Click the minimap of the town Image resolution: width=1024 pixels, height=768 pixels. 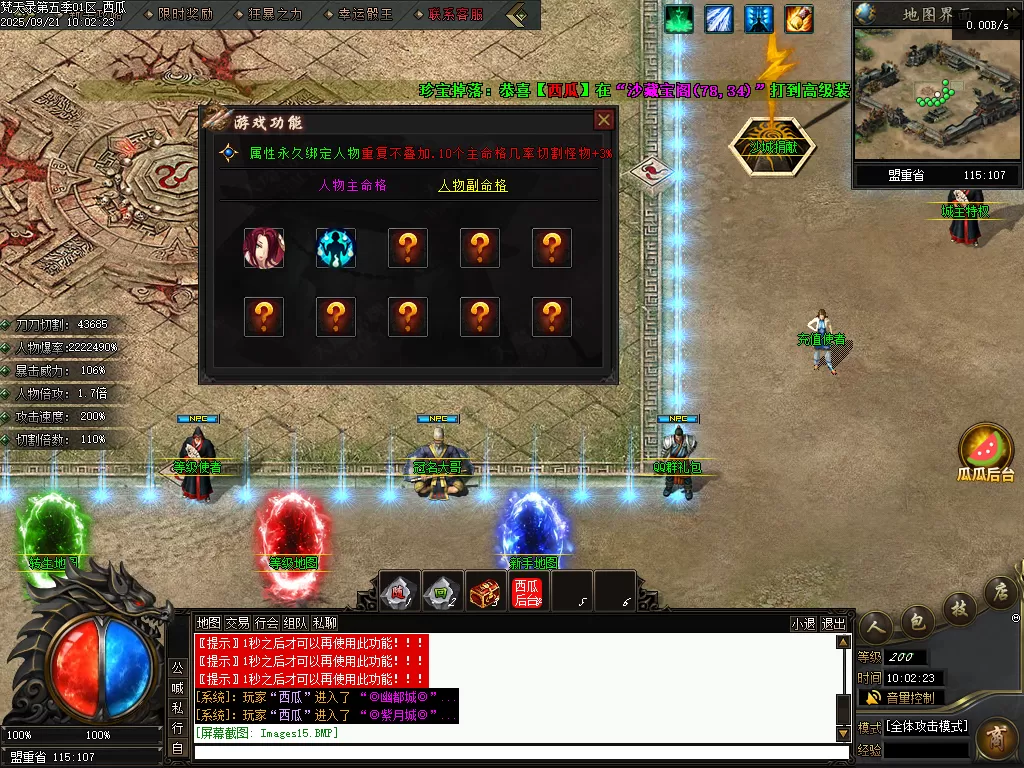(936, 96)
